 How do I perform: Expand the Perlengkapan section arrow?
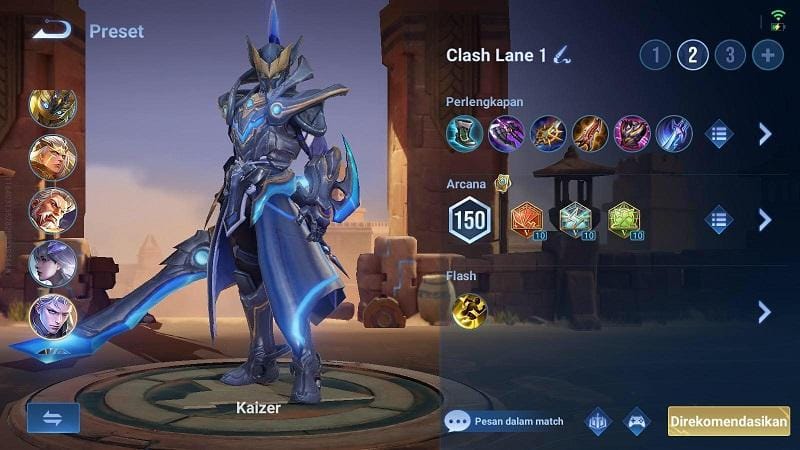(765, 133)
